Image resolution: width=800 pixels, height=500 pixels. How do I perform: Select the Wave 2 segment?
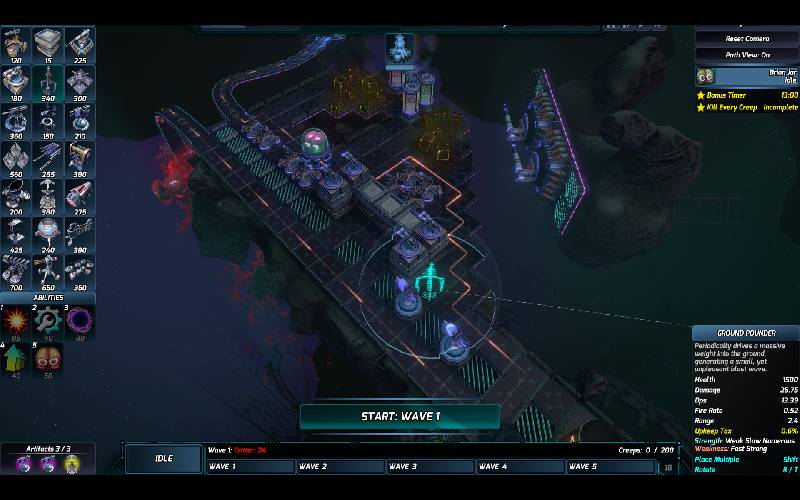pos(340,466)
